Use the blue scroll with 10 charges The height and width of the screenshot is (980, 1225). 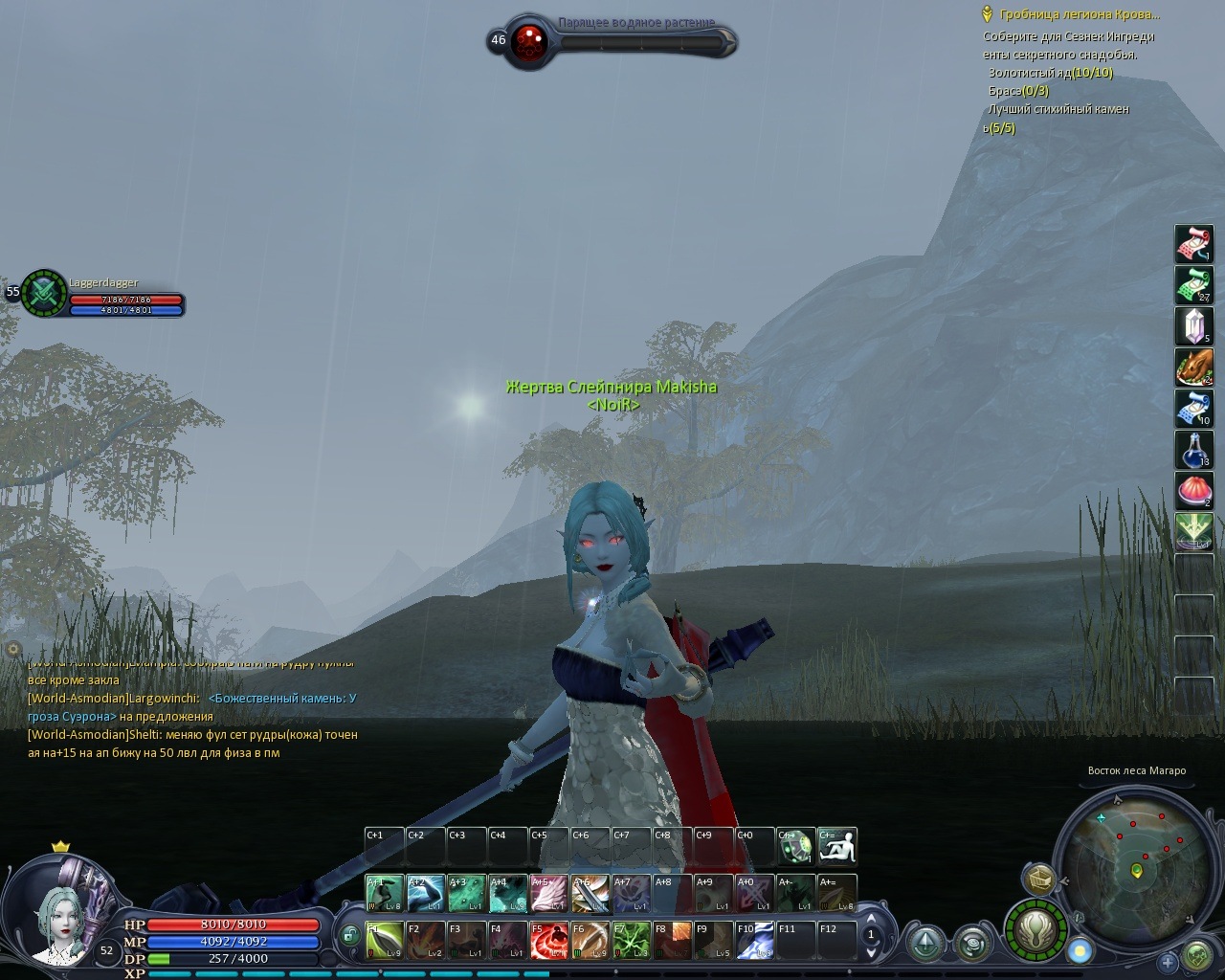(x=1193, y=409)
